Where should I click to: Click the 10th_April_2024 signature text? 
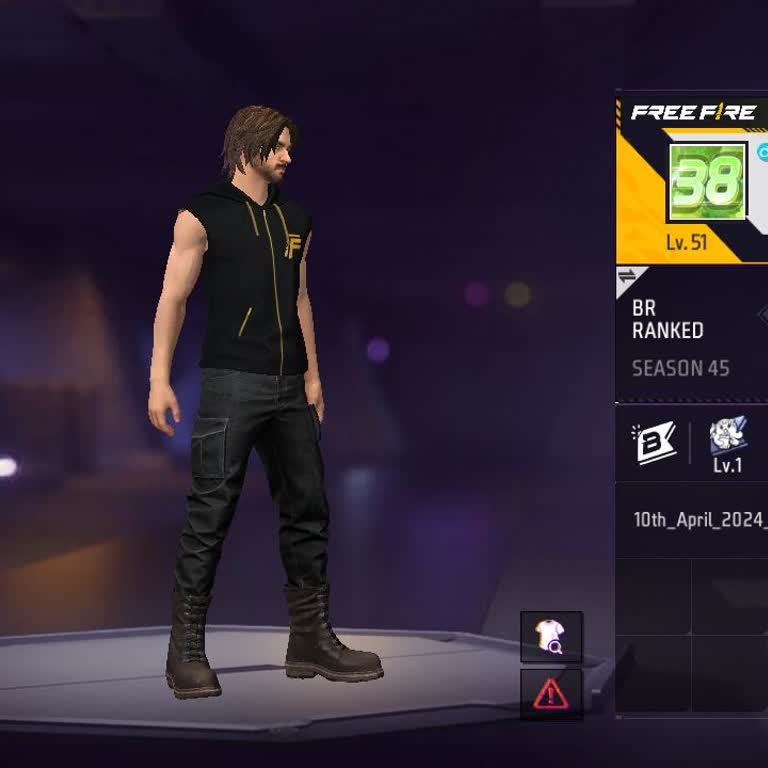(x=700, y=520)
